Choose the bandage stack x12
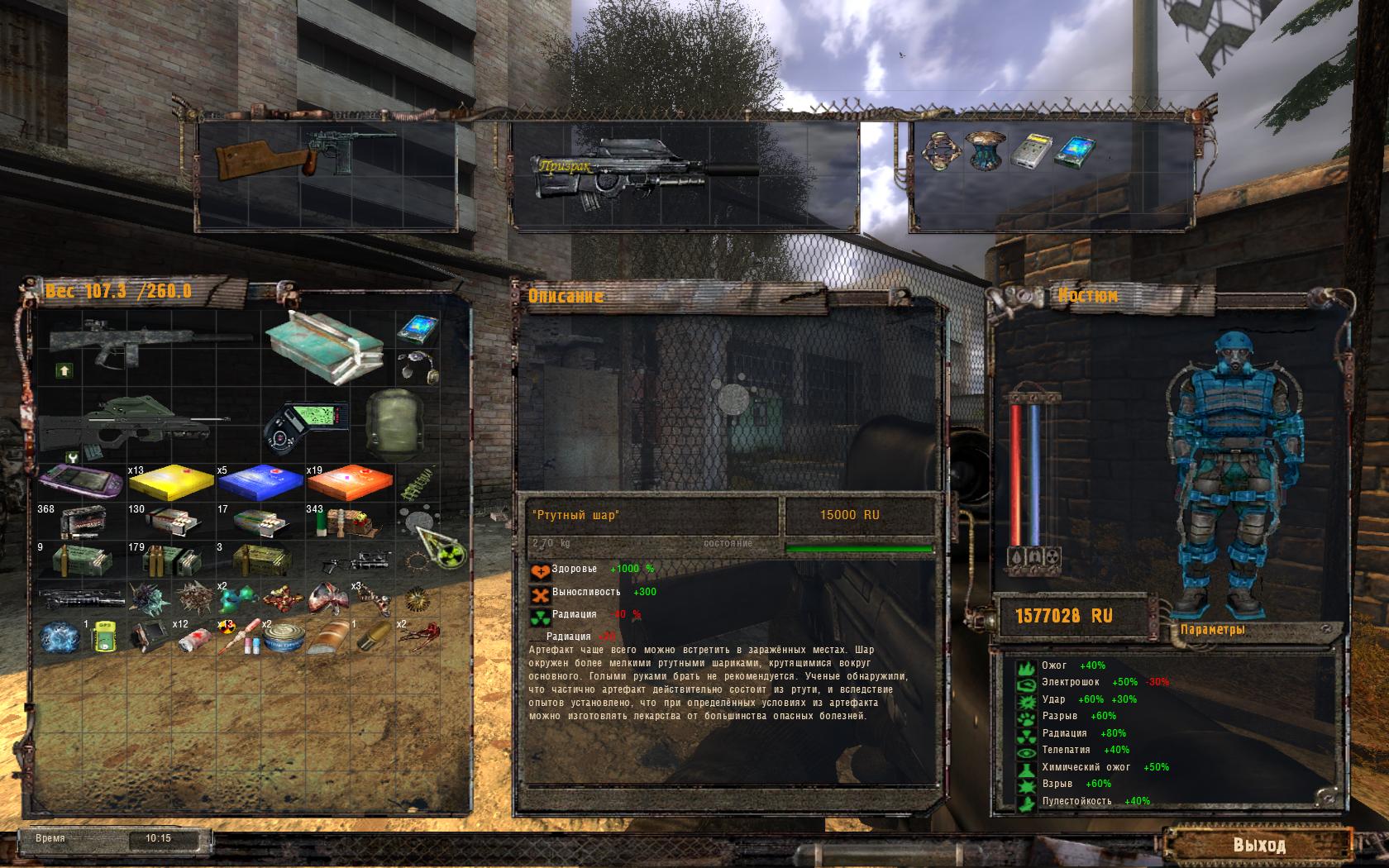 pos(194,639)
